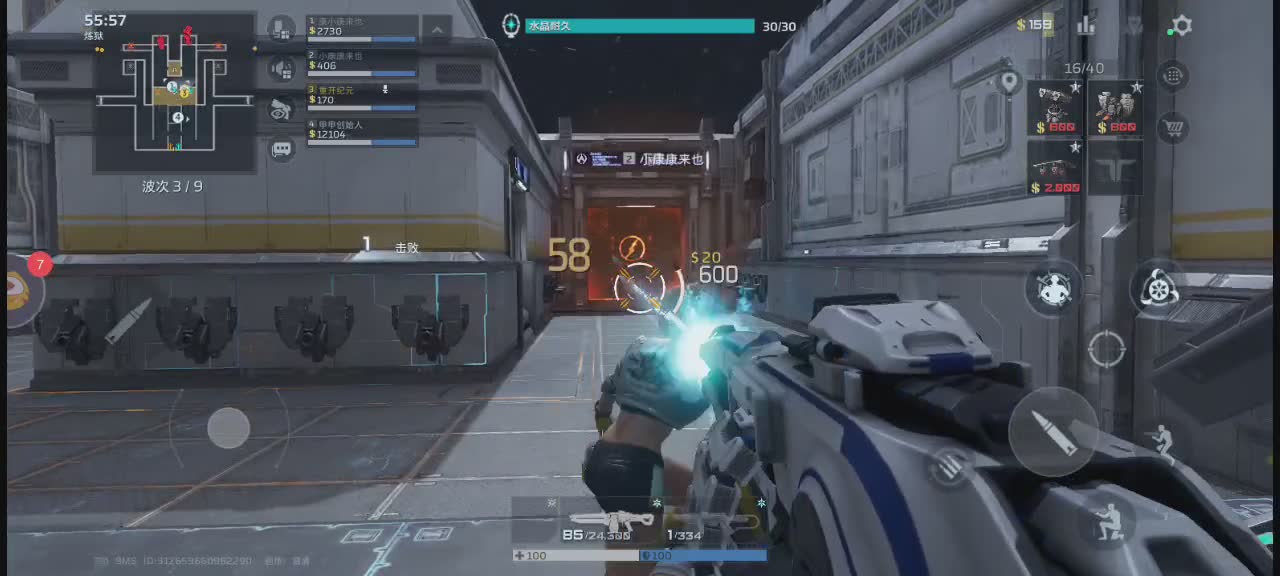Select teammate row with $12104
The width and height of the screenshot is (1280, 576).
pyautogui.click(x=362, y=130)
